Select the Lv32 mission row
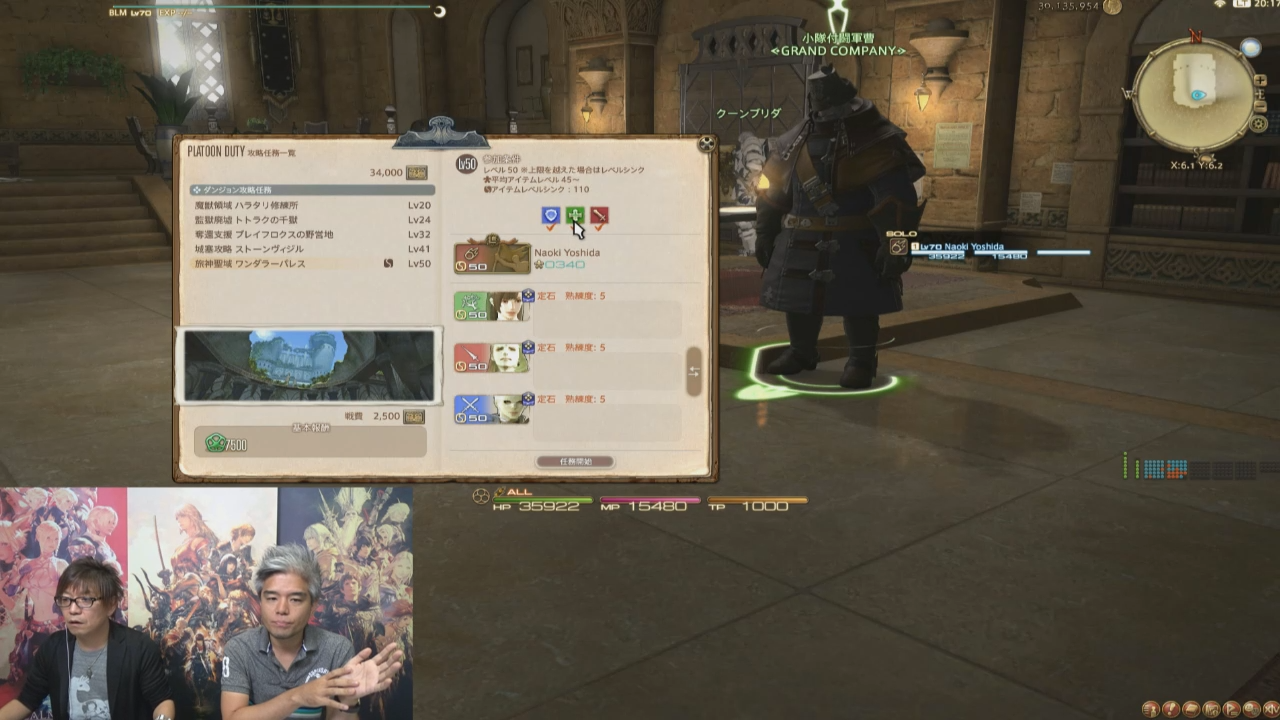This screenshot has height=720, width=1280. pyautogui.click(x=310, y=235)
